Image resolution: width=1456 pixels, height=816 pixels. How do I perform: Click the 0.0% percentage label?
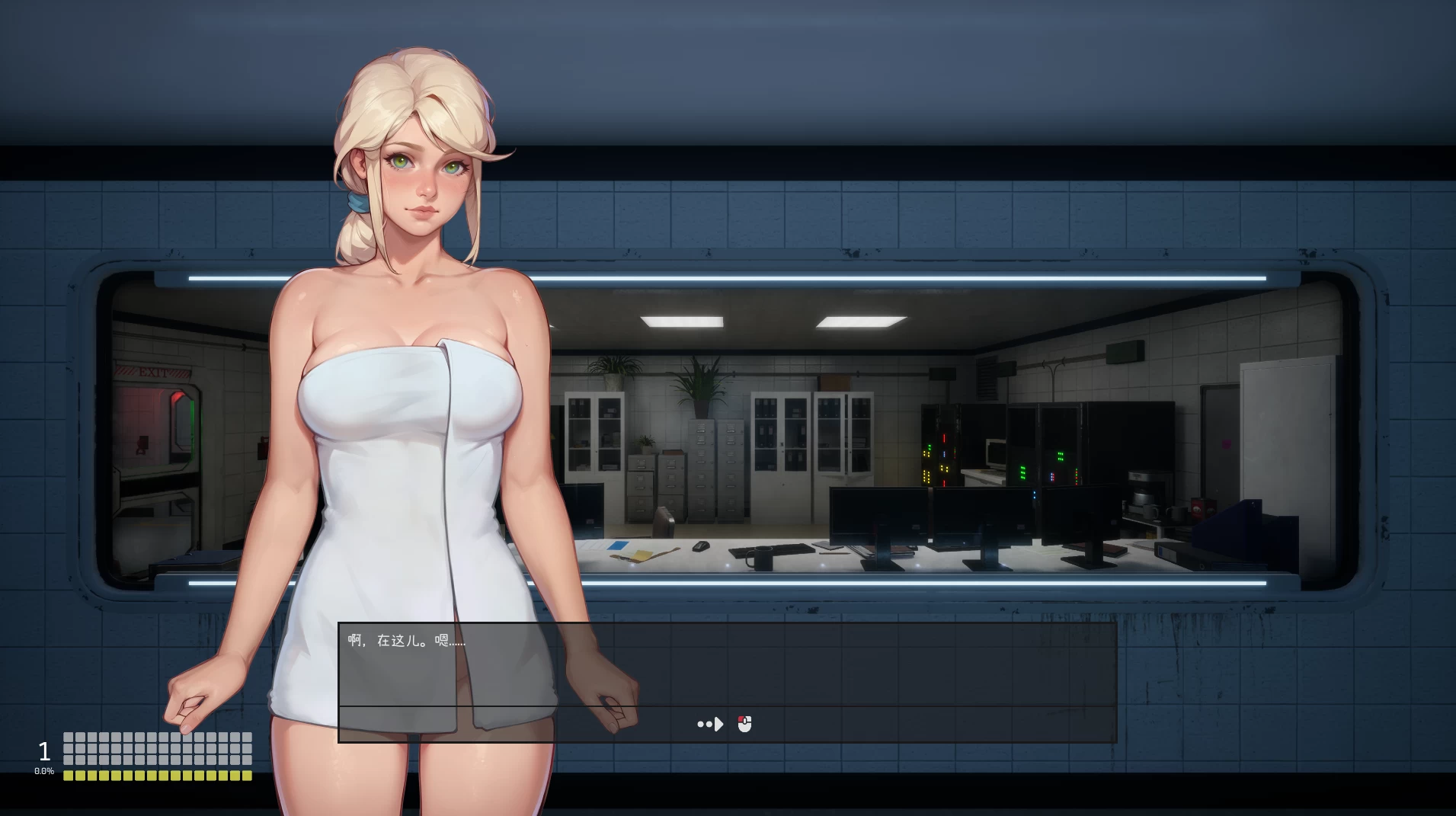pyautogui.click(x=44, y=770)
